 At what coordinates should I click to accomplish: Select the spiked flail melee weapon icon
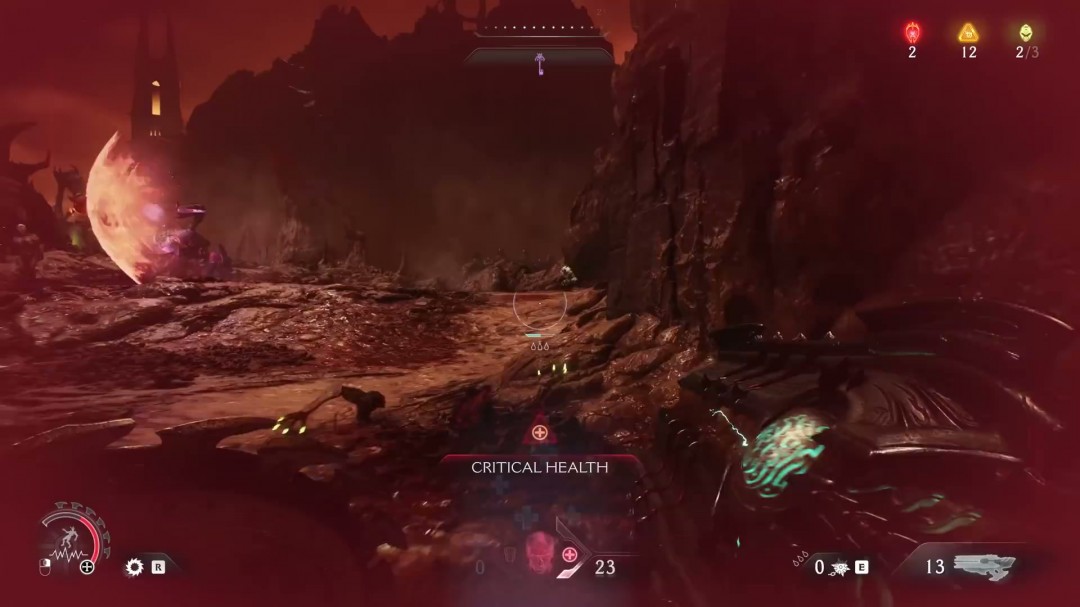[x=838, y=567]
